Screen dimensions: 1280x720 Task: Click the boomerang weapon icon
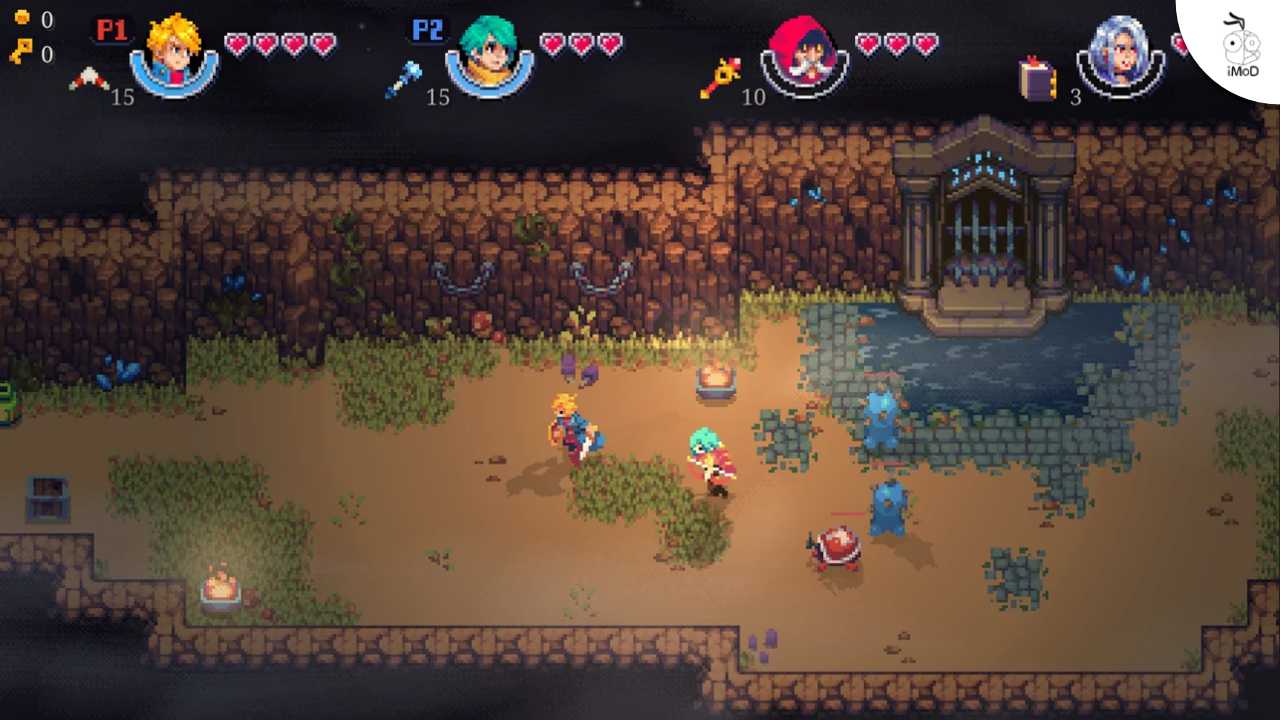click(x=88, y=79)
